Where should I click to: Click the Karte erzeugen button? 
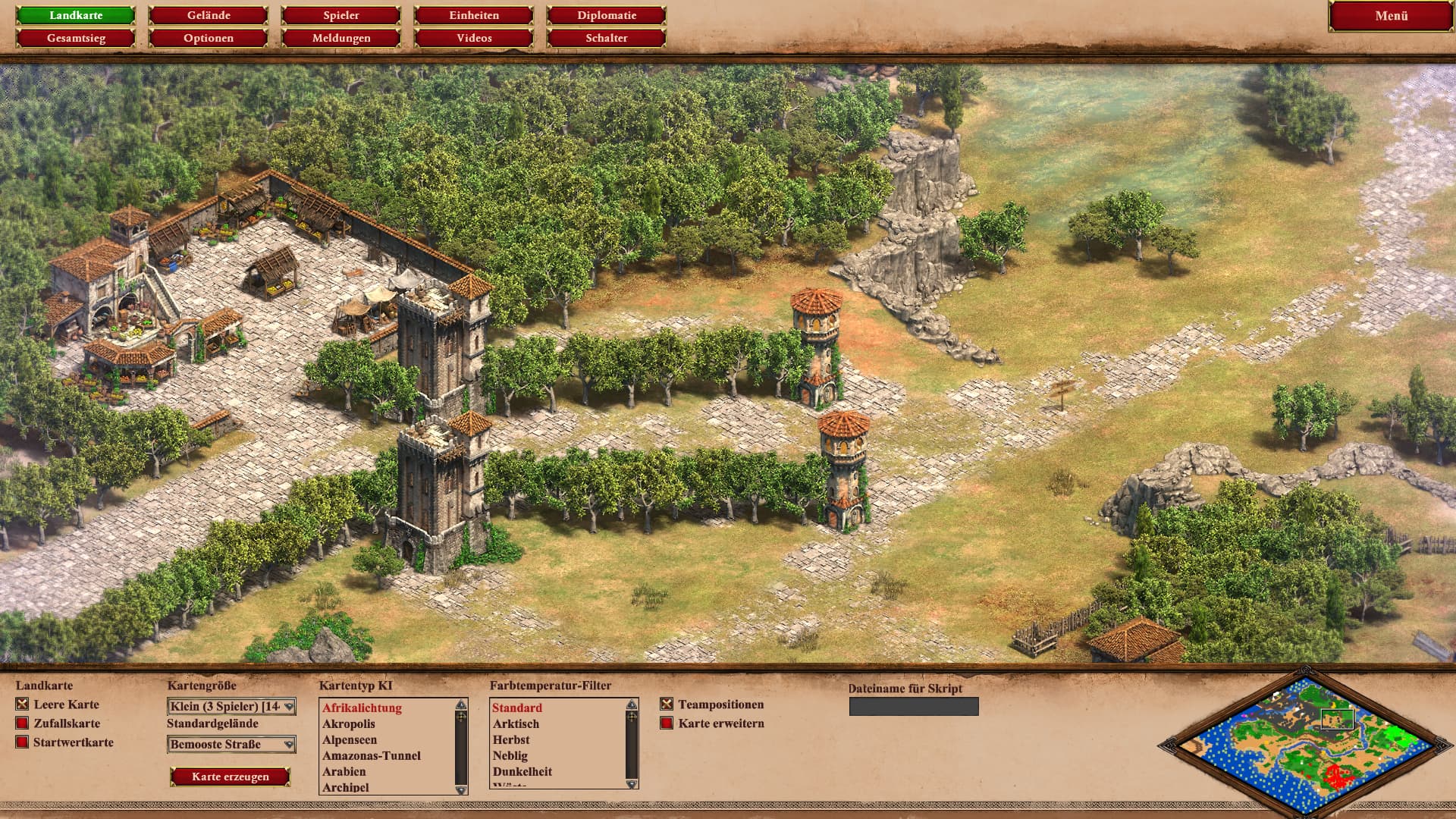[x=231, y=777]
